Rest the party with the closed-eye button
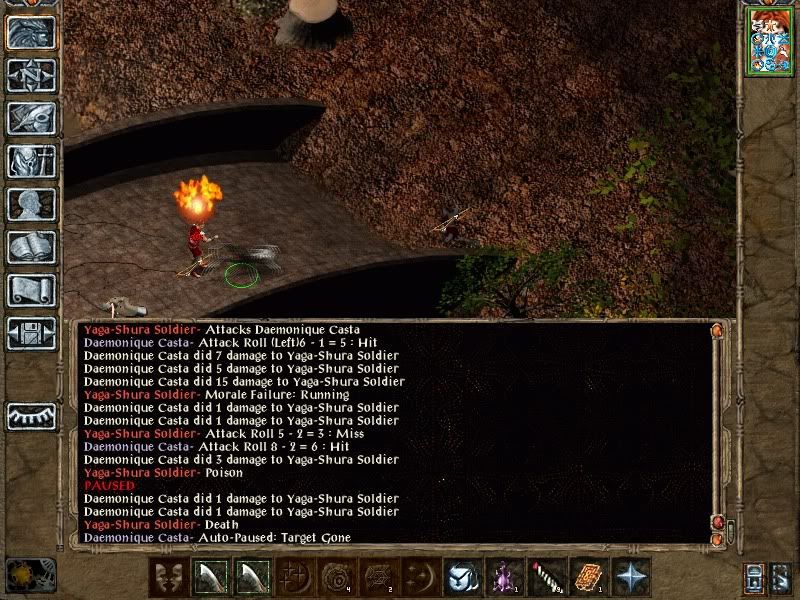Viewport: 800px width, 600px height. 31,416
